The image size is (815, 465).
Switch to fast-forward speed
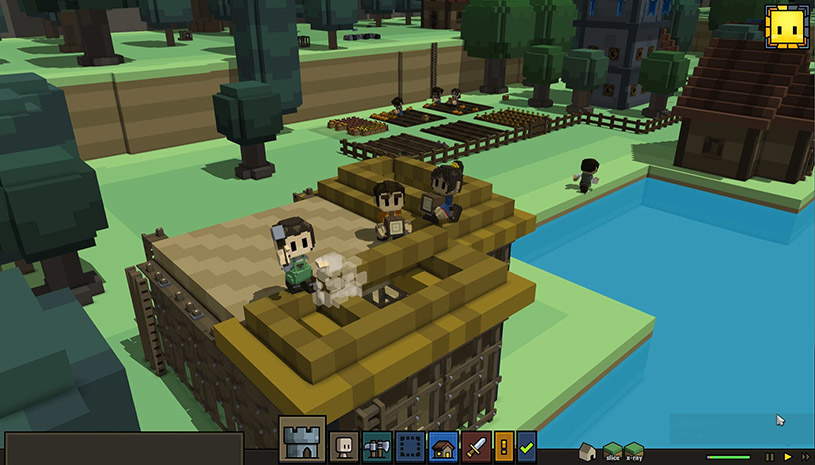tap(805, 457)
